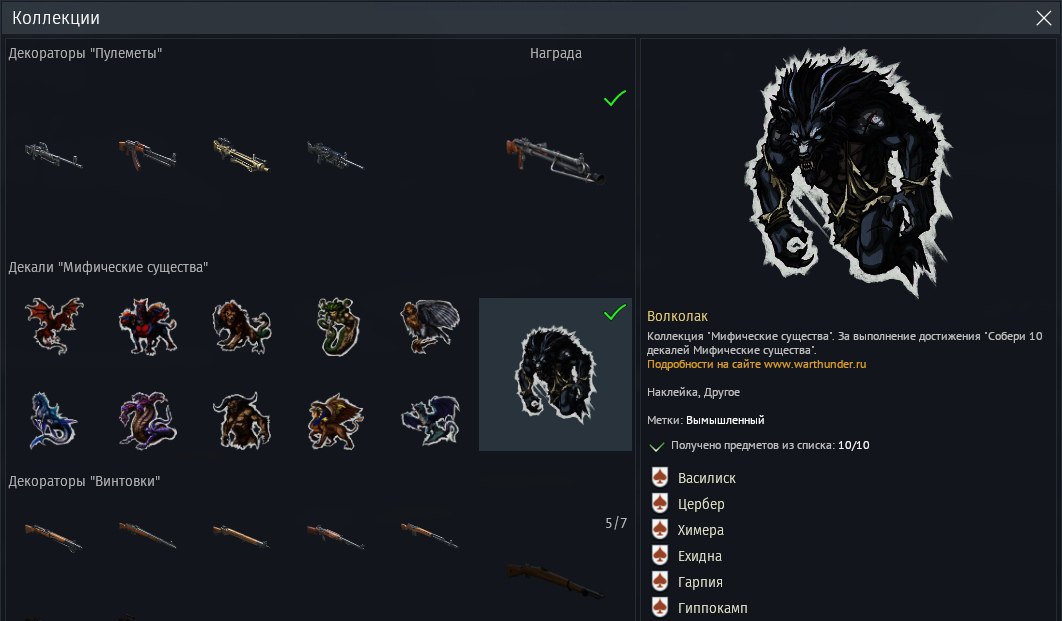Select the three-headed Cerberus decal
Image resolution: width=1062 pixels, height=621 pixels.
pos(148,324)
